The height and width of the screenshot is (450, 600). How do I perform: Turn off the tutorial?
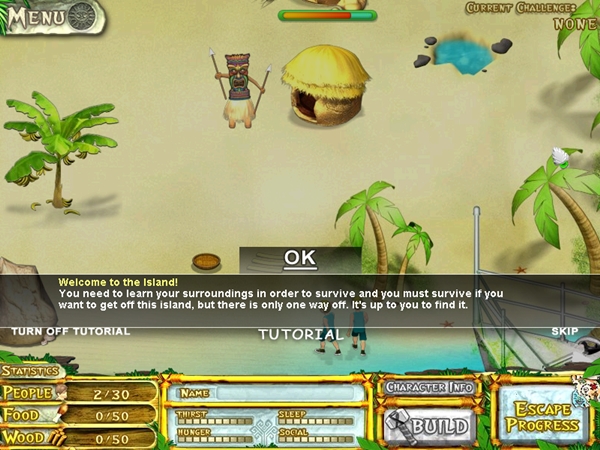pos(70,331)
